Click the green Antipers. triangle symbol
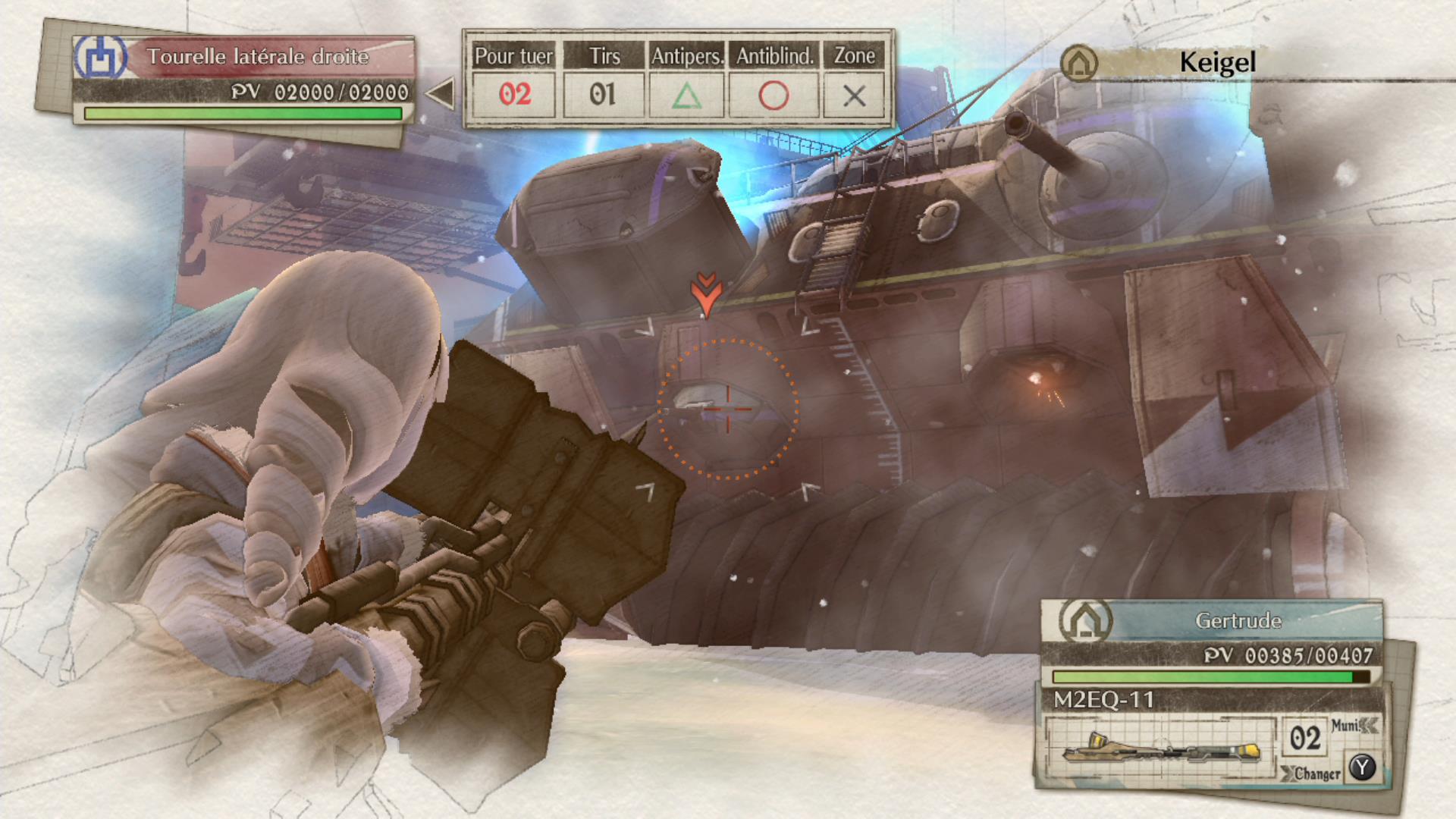Viewport: 1456px width, 819px height. (687, 94)
